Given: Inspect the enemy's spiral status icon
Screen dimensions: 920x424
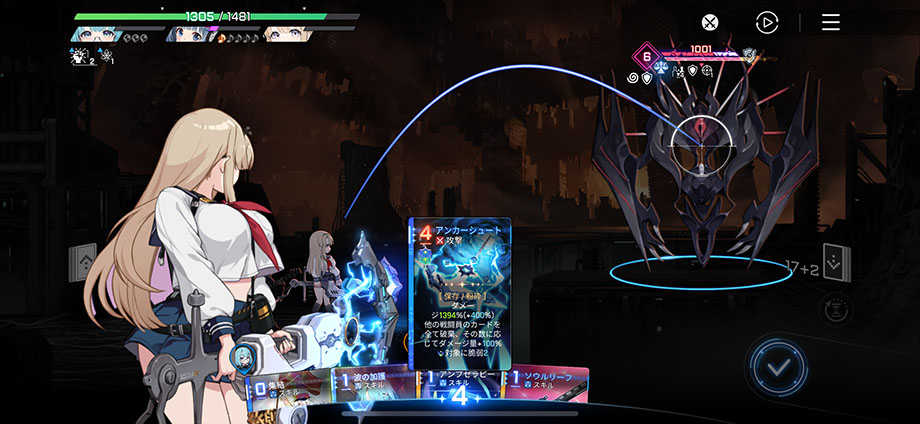Looking at the screenshot, I should 632,76.
